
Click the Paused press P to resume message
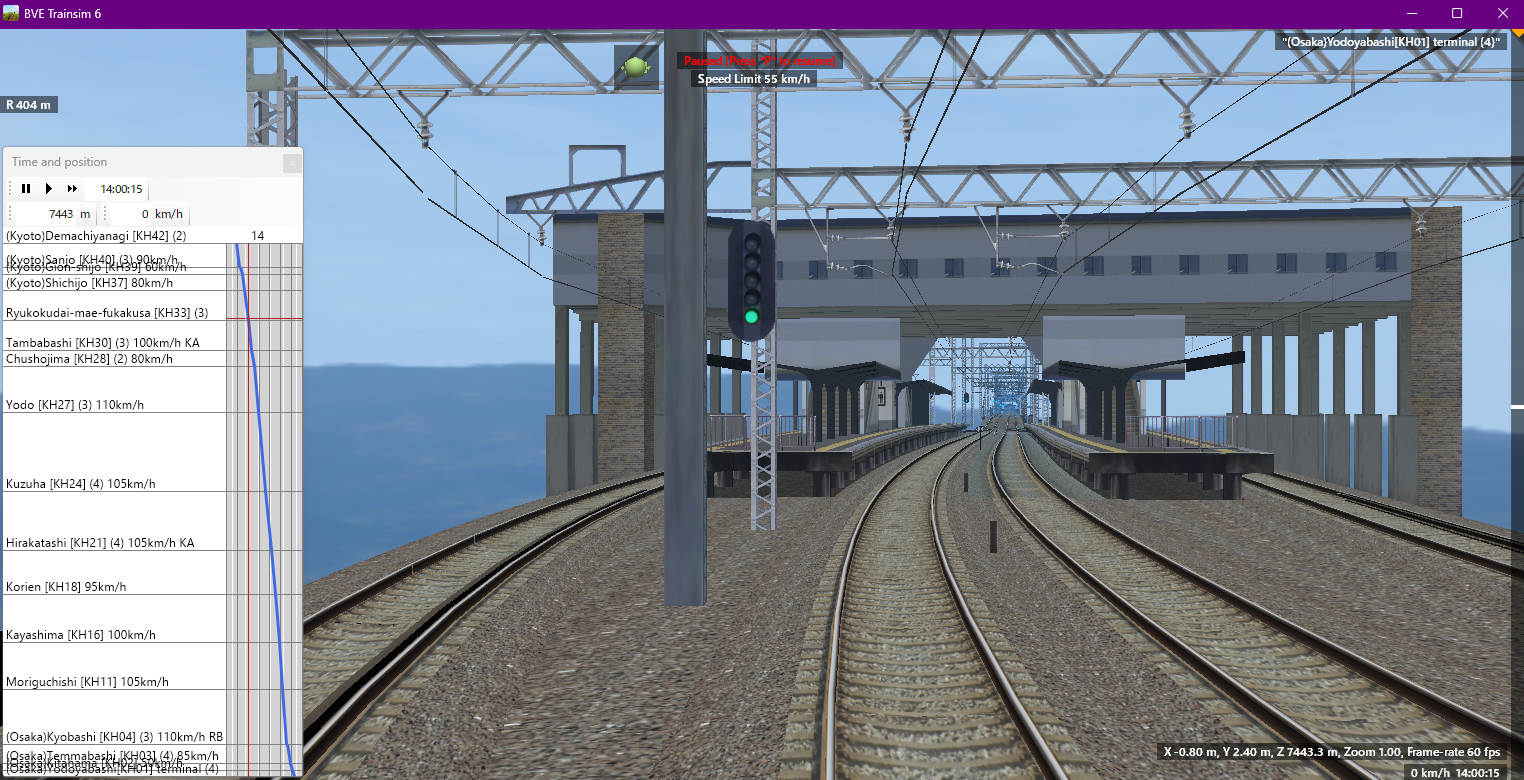point(760,60)
